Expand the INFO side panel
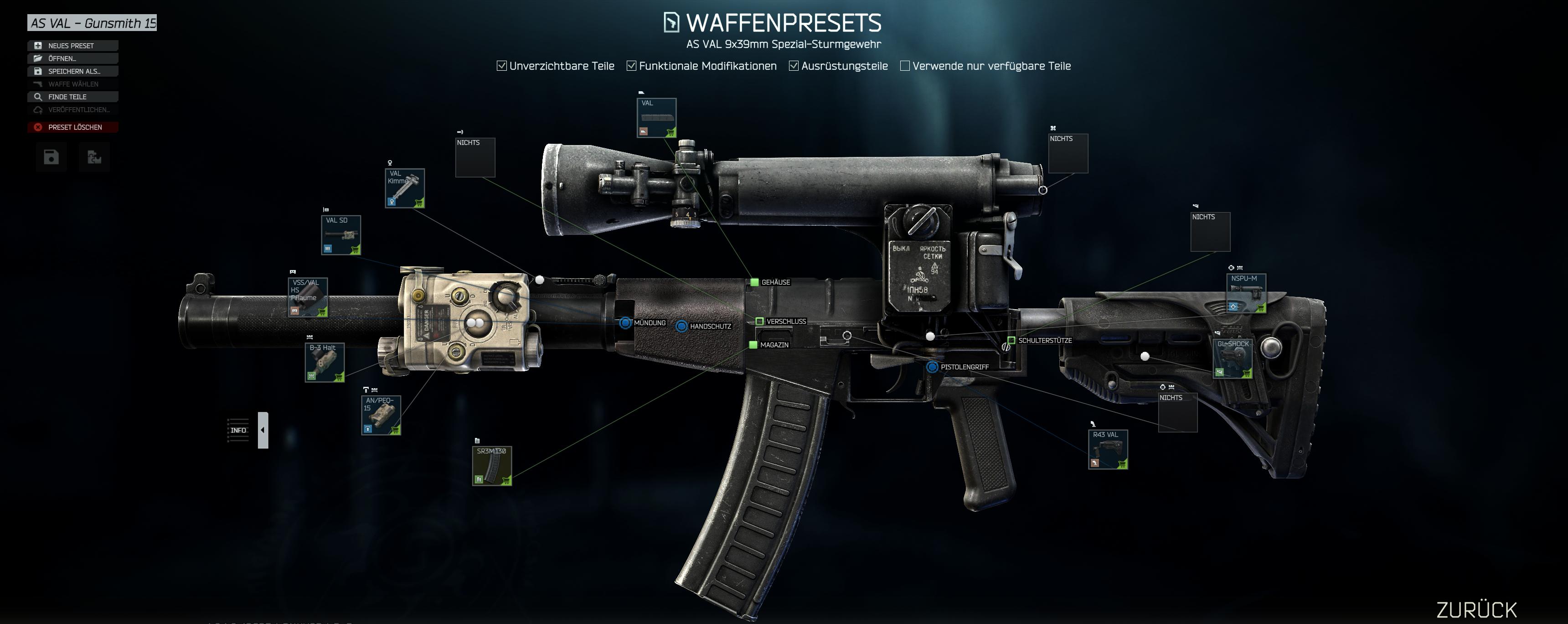Screen dimensions: 1568x624 tap(263, 430)
